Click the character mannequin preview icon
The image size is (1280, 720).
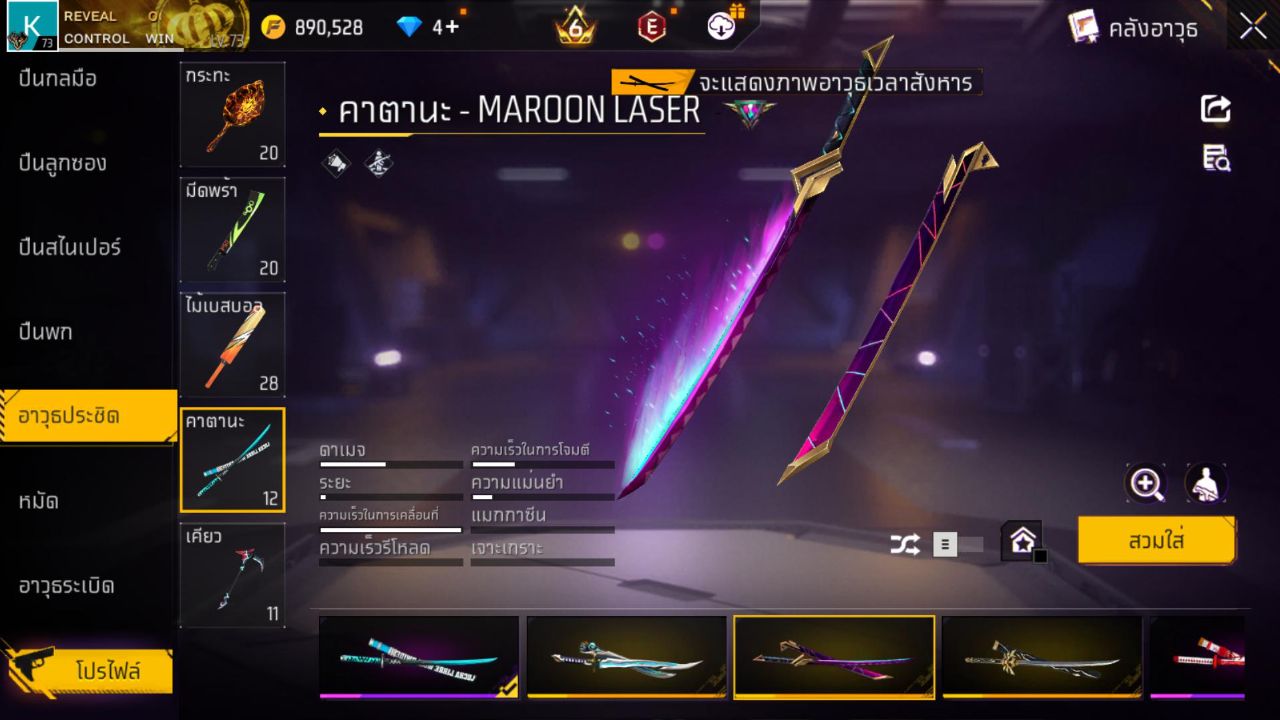click(1205, 484)
